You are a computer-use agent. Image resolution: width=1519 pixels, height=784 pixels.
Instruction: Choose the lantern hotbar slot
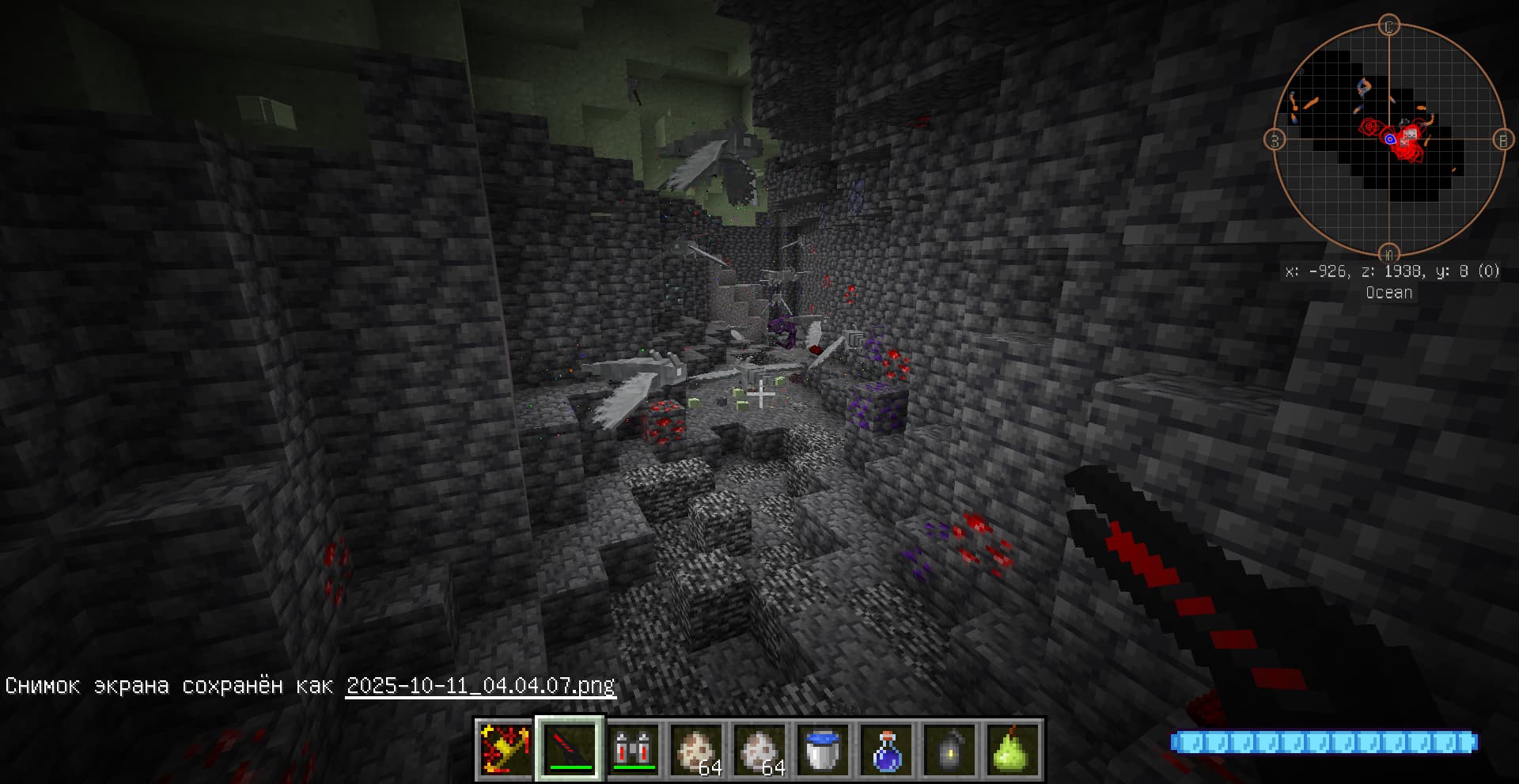(950, 748)
